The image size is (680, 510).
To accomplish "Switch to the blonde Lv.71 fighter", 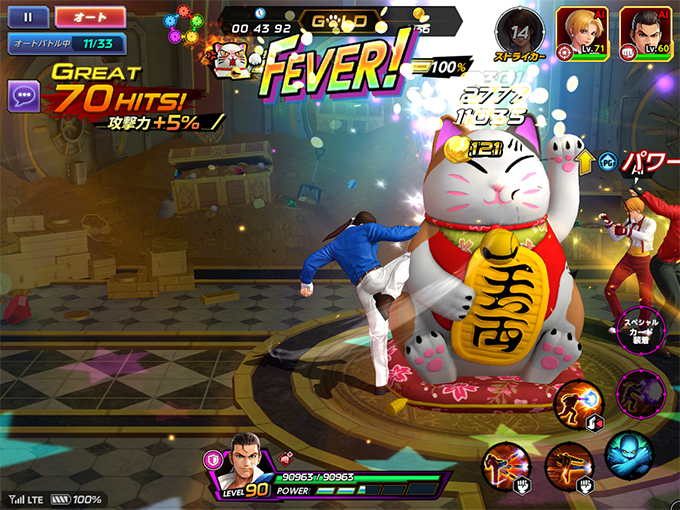I will click(585, 29).
